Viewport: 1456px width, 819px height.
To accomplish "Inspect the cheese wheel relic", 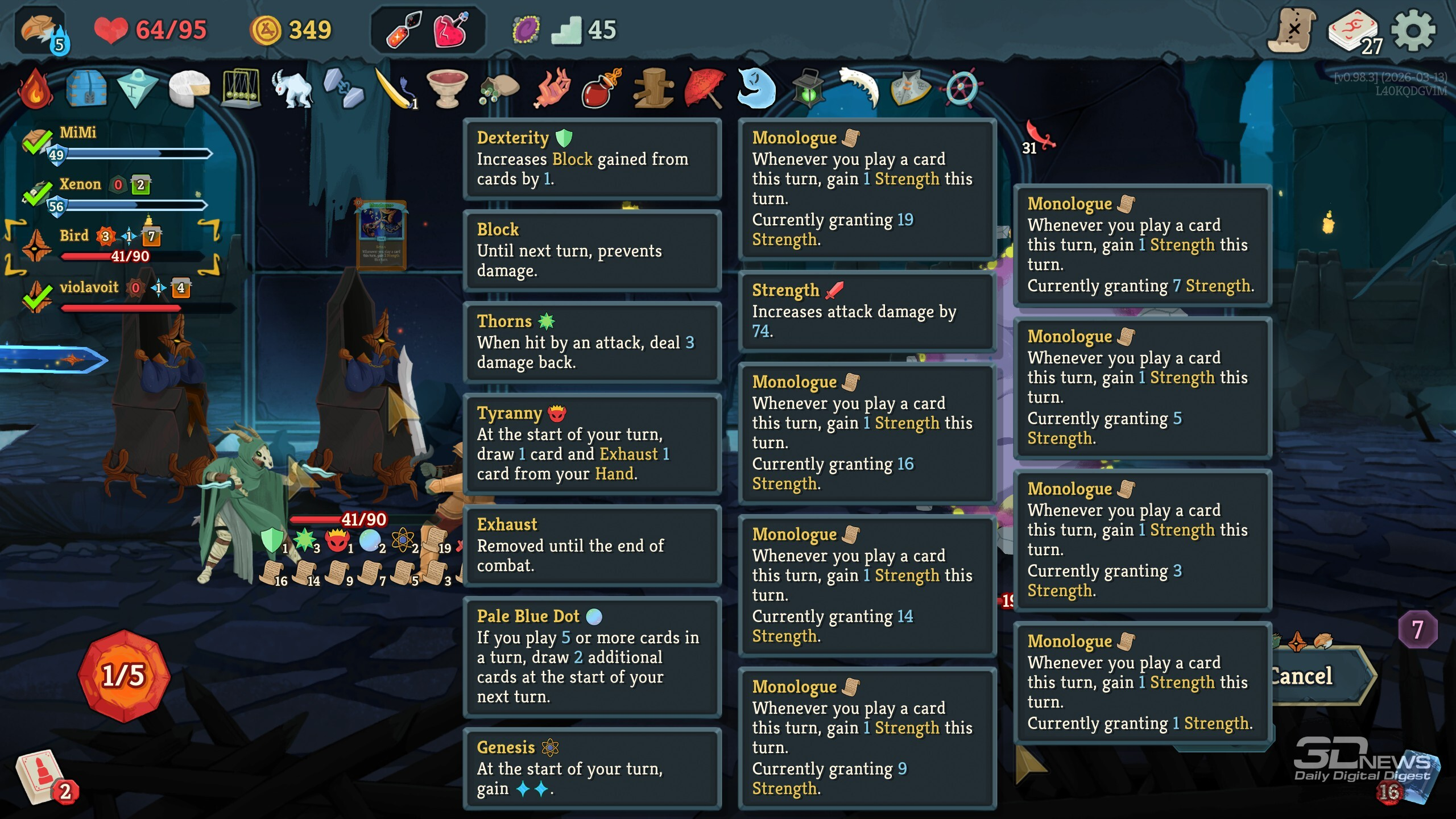I will (x=189, y=89).
